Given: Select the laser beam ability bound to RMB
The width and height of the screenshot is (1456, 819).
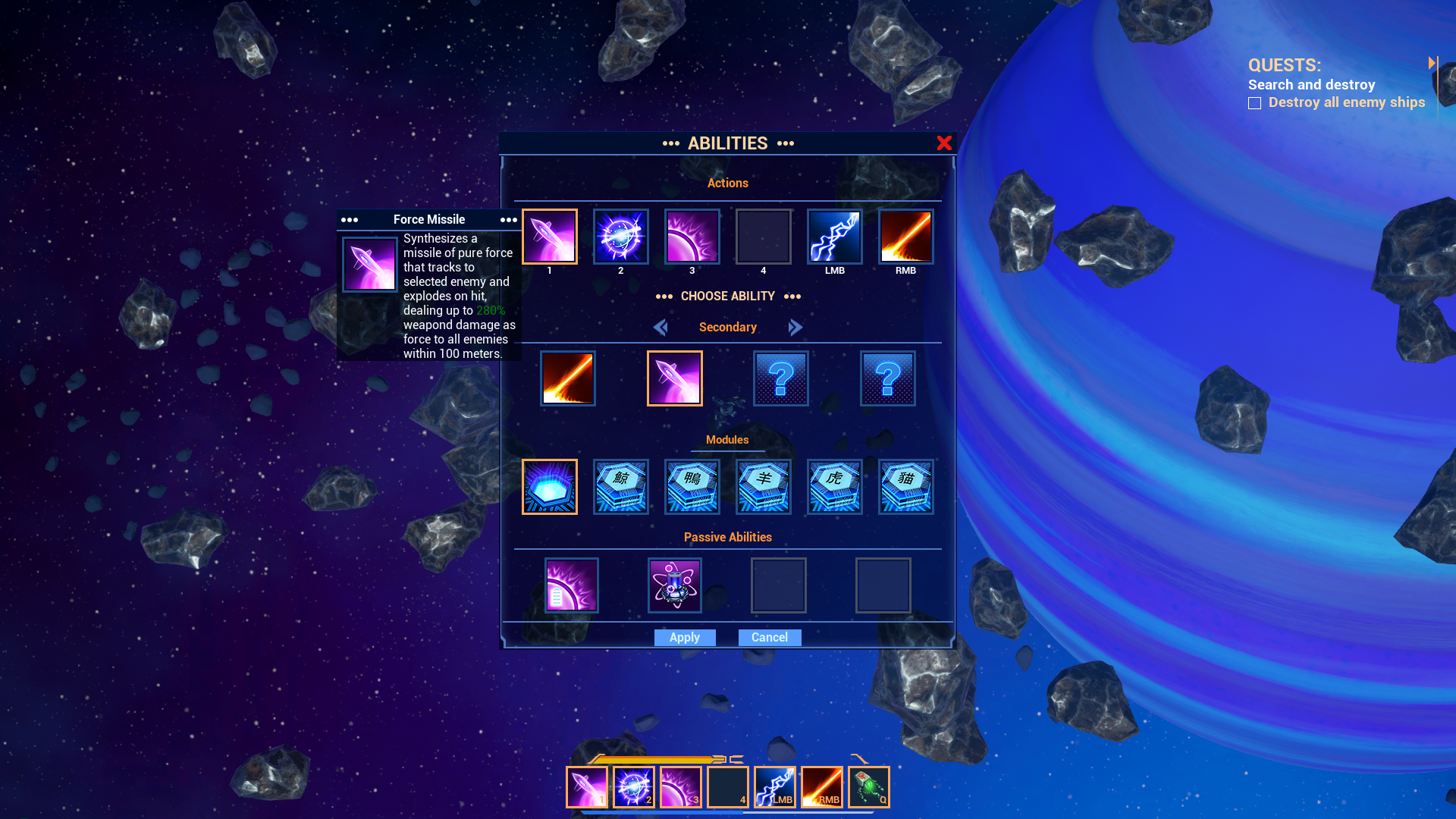Looking at the screenshot, I should pyautogui.click(x=906, y=236).
